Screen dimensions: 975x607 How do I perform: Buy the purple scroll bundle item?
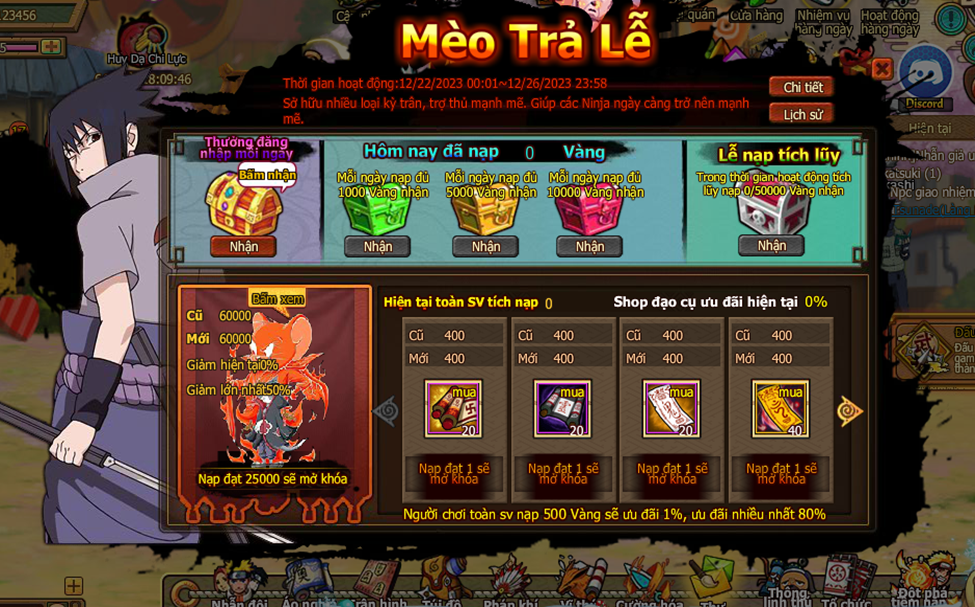coord(562,408)
